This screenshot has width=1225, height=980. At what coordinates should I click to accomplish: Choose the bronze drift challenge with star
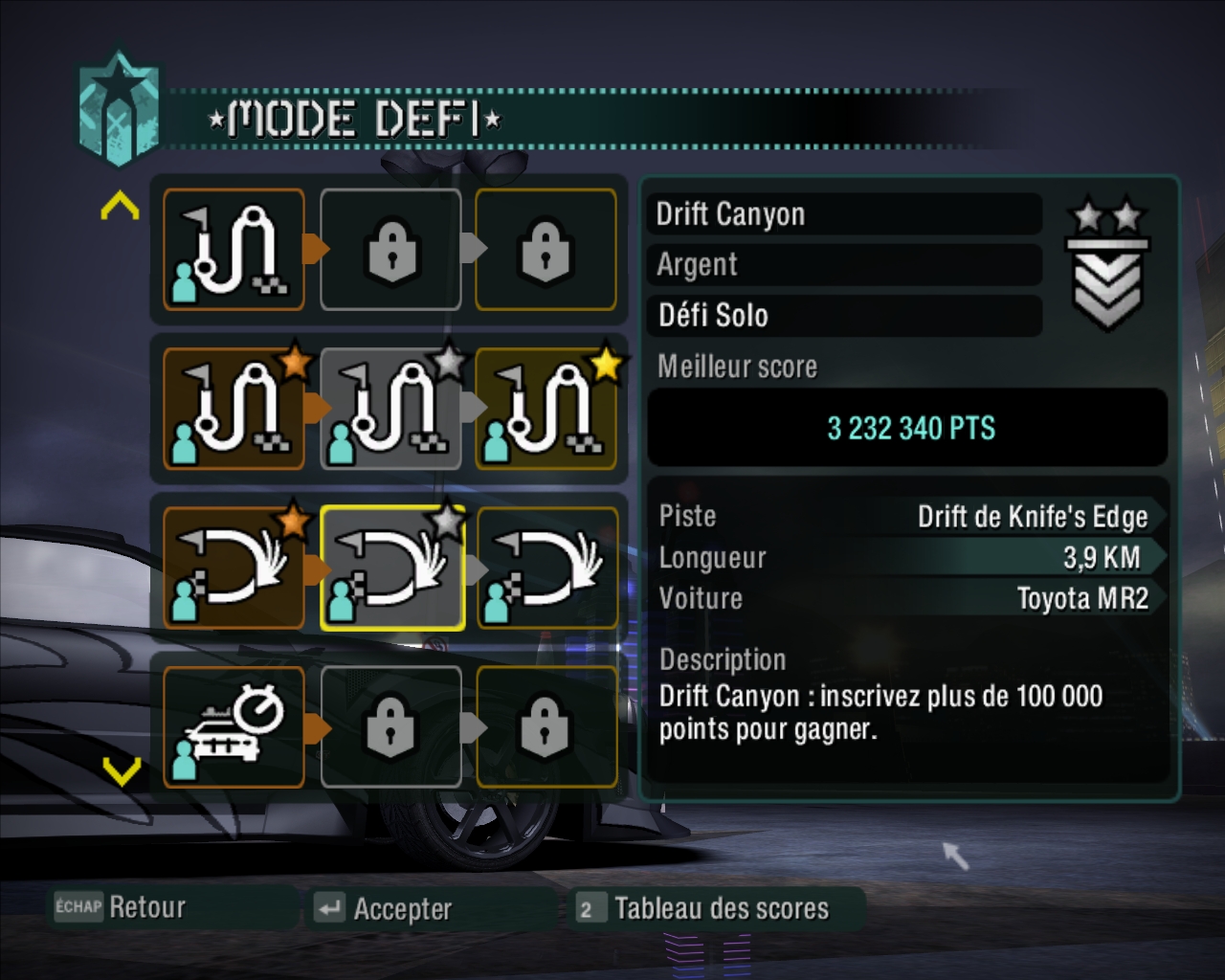[234, 568]
